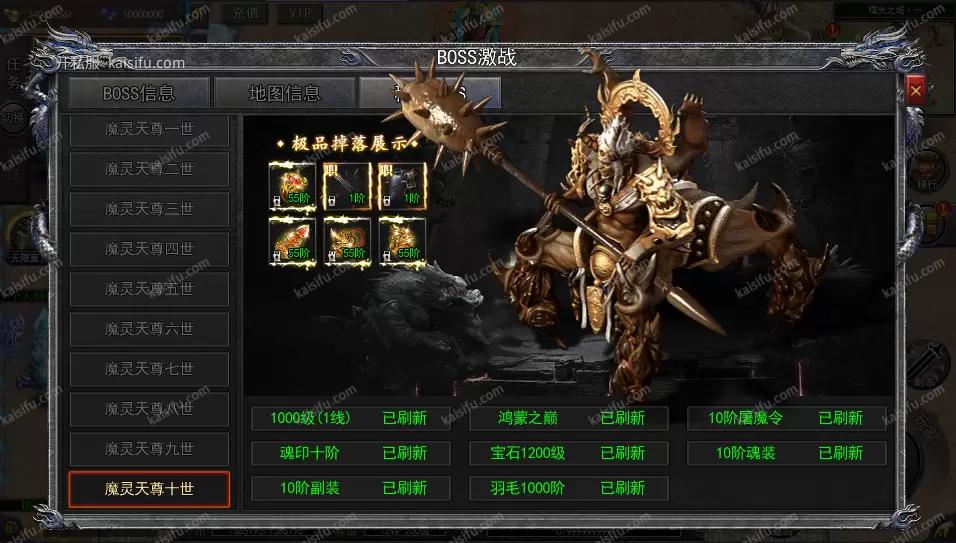The width and height of the screenshot is (956, 543).
Task: Open the 充值 recharge button
Action: 244,13
